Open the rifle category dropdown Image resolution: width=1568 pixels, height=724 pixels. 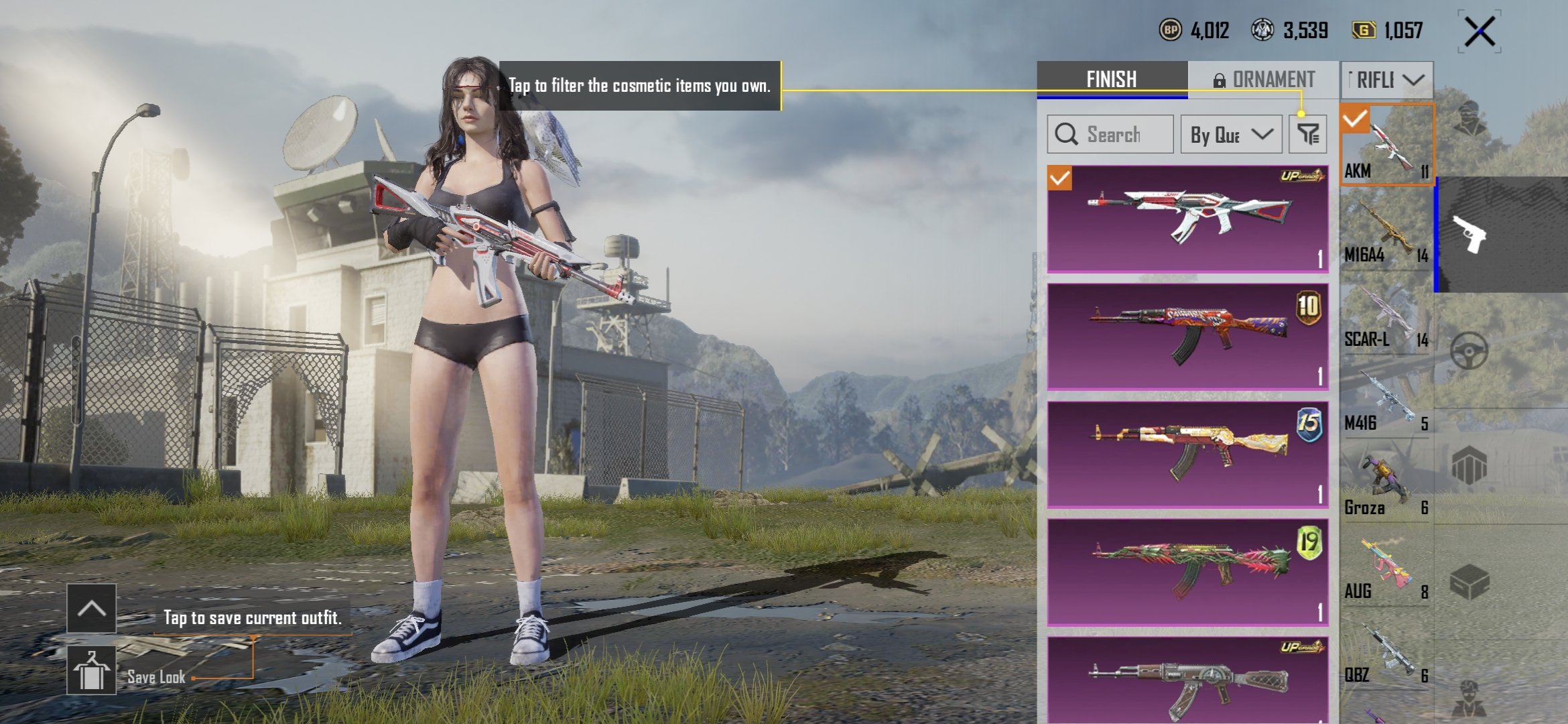tap(1387, 80)
